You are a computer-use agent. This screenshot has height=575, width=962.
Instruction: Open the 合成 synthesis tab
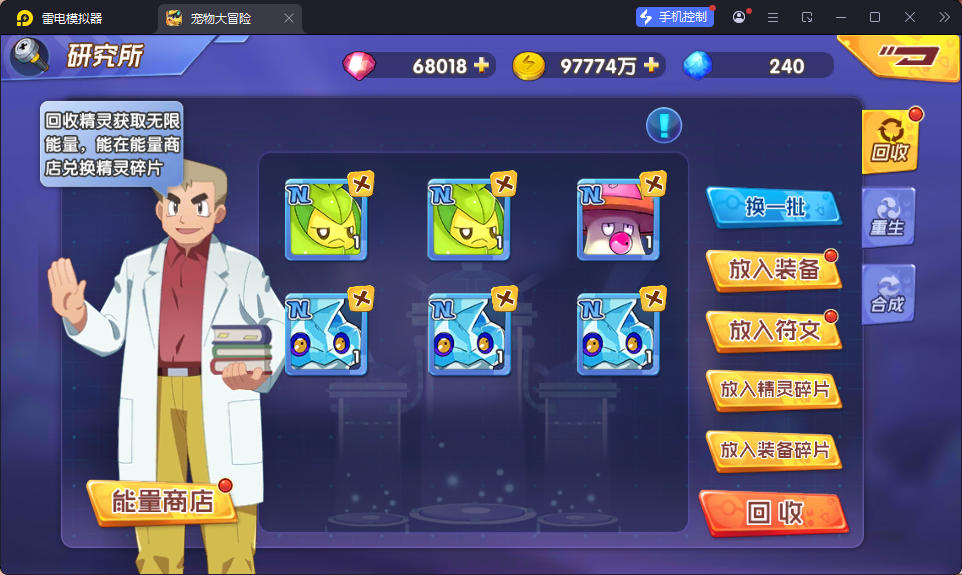(887, 294)
